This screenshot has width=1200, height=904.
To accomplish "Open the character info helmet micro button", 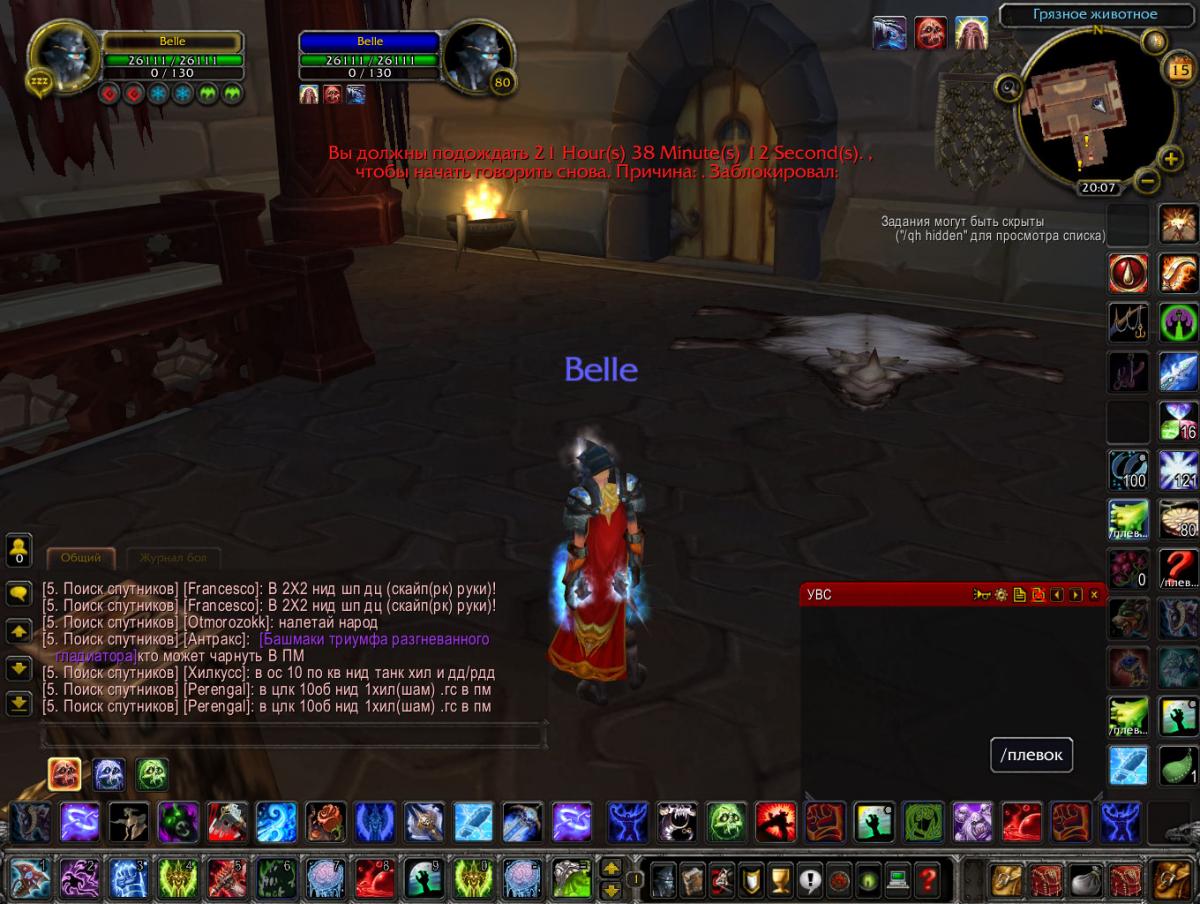I will 662,880.
